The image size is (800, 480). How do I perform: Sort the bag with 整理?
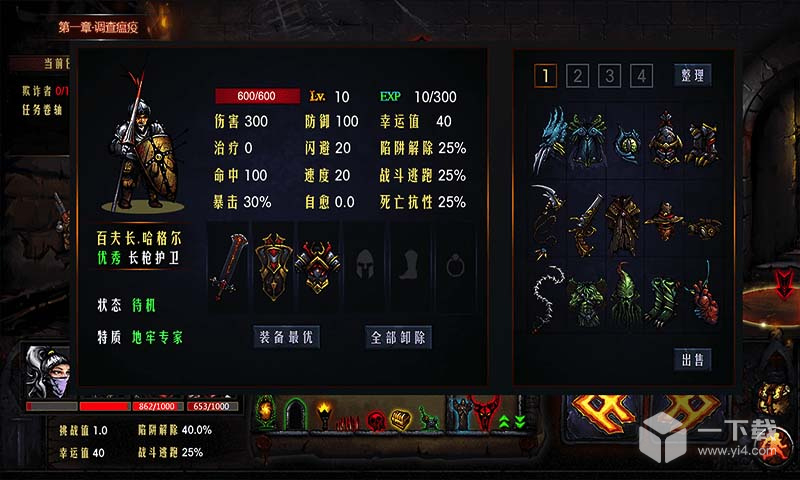(x=693, y=75)
